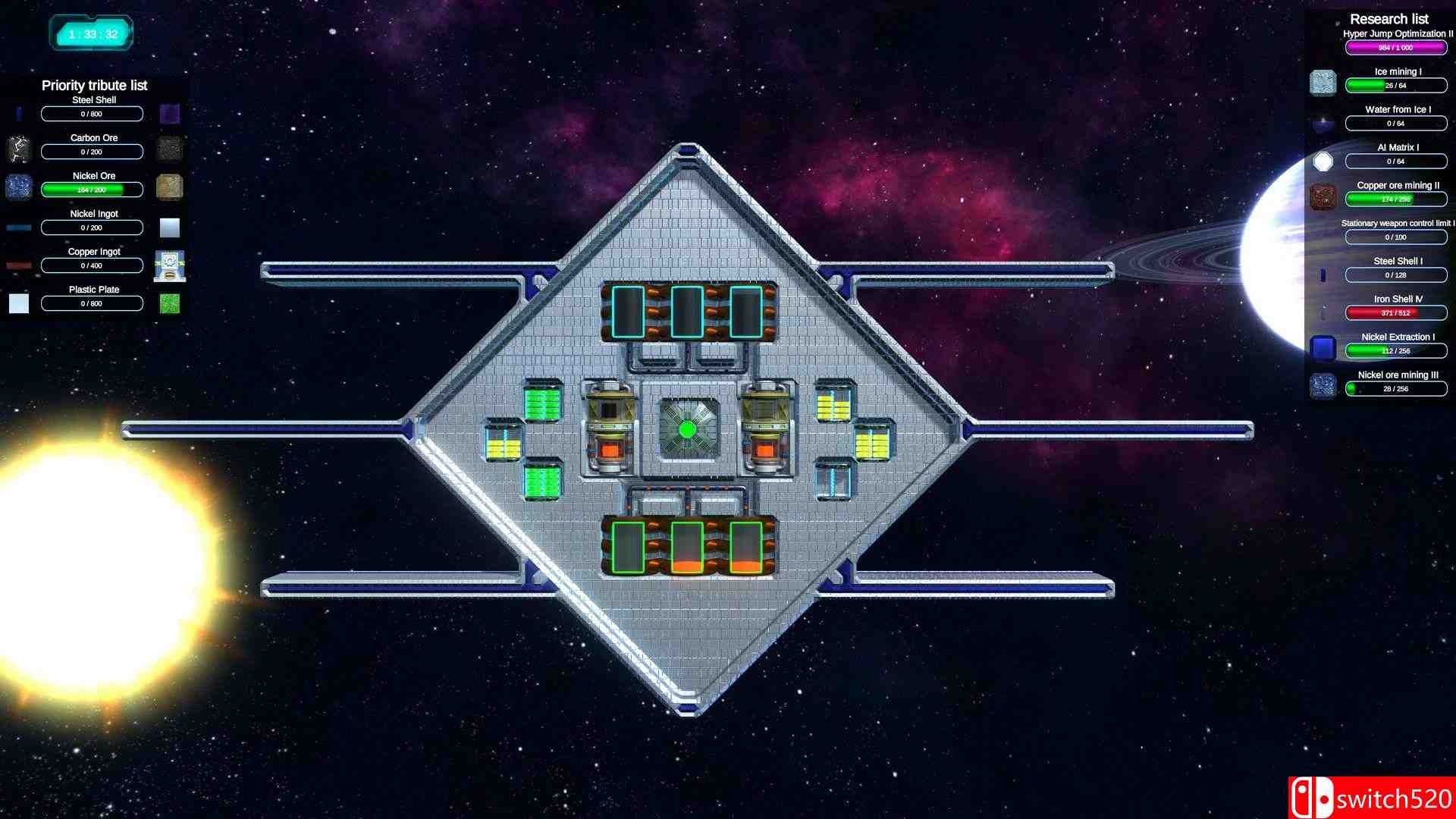1456x819 pixels.
Task: Click the Hyper Jump Optimization II progress bar
Action: 1396,47
